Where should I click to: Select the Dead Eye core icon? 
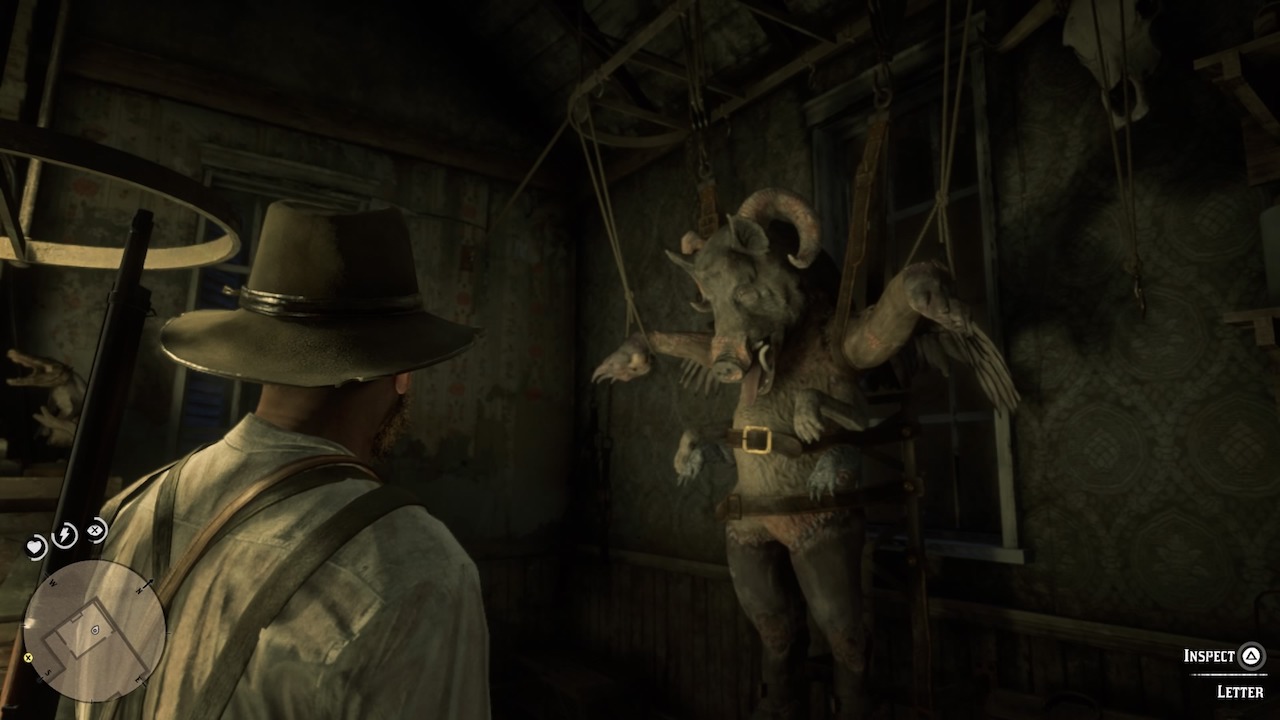pos(94,531)
